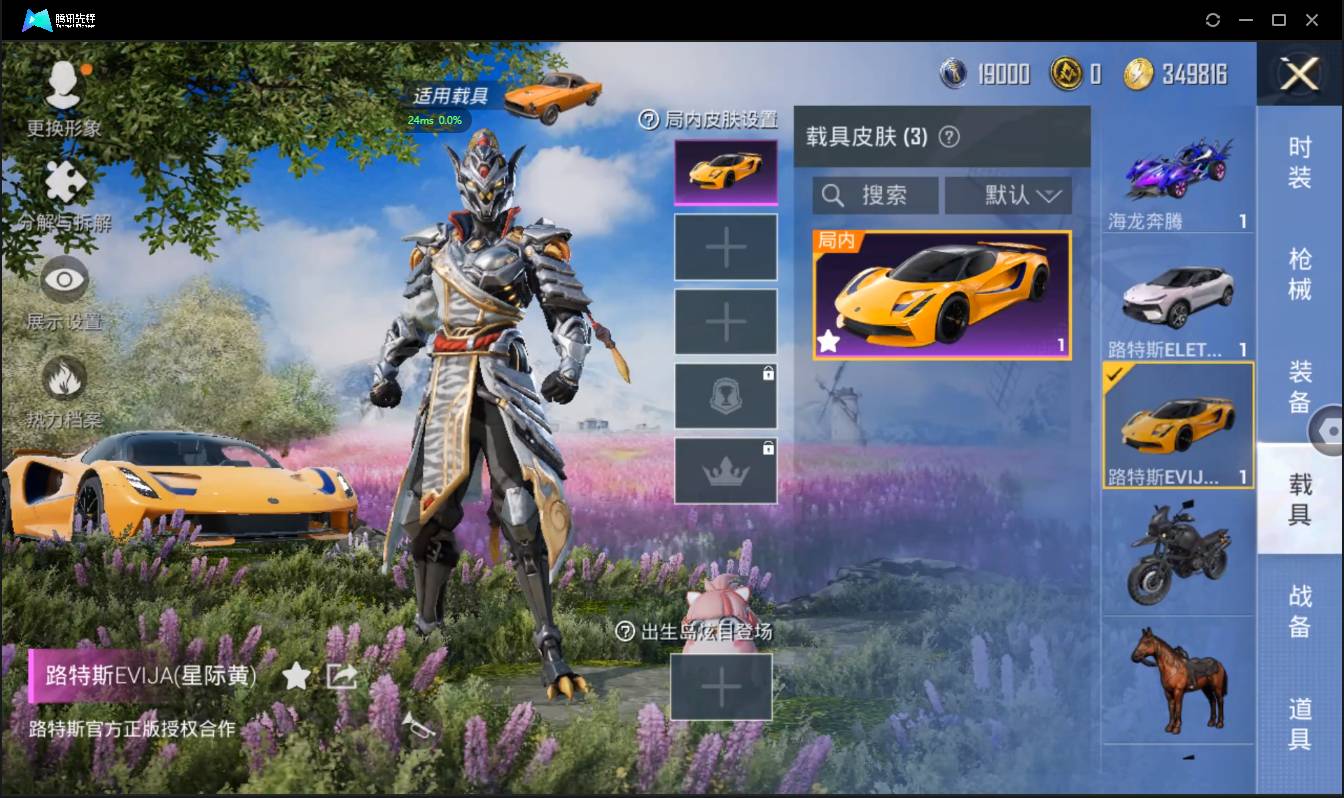Toggle the favorite star next to 路特斯EVIJA(星际黄)
Image resolution: width=1344 pixels, height=798 pixels.
coord(296,676)
